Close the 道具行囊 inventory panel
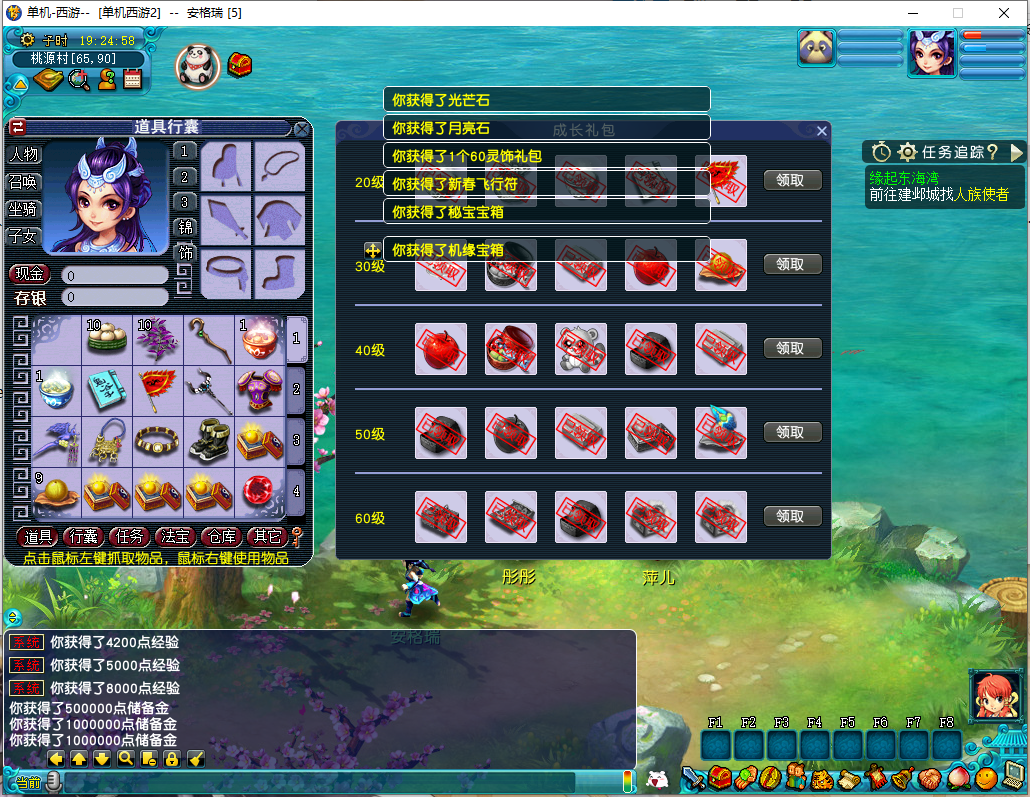This screenshot has height=797, width=1030. 301,129
